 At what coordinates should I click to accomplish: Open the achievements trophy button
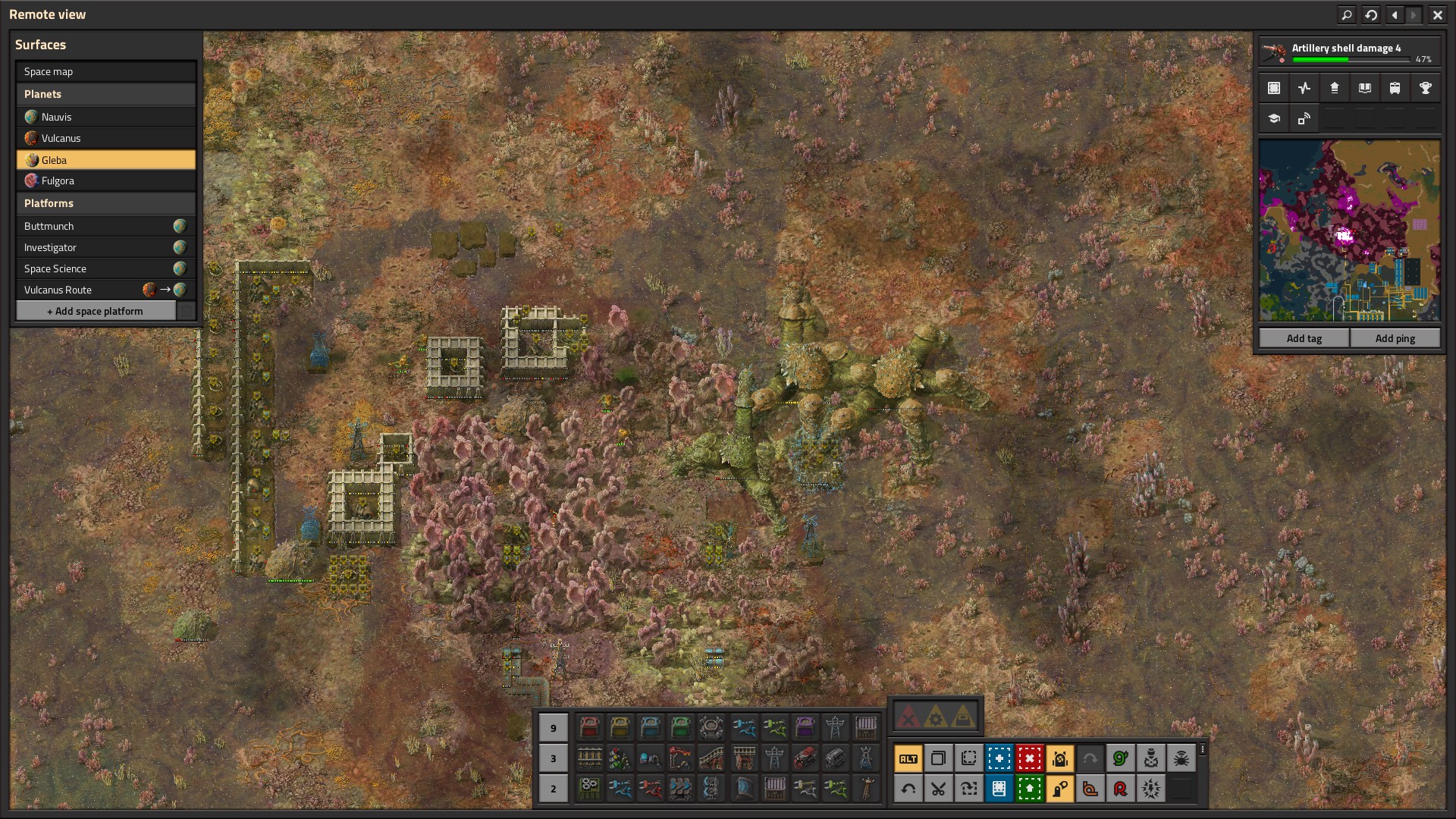tap(1425, 88)
